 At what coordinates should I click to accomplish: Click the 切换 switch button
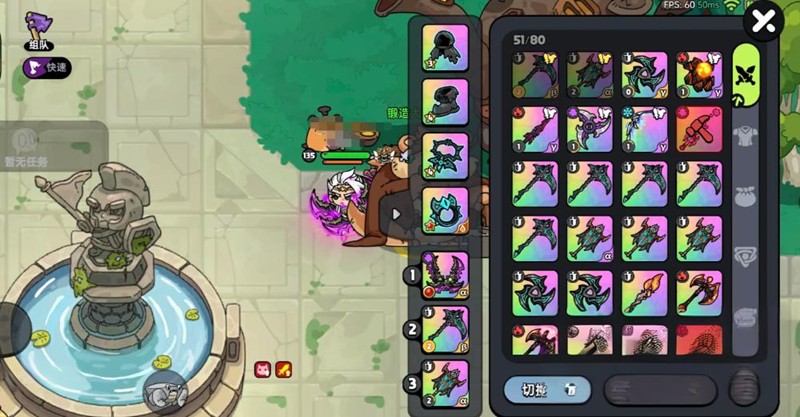pos(546,389)
